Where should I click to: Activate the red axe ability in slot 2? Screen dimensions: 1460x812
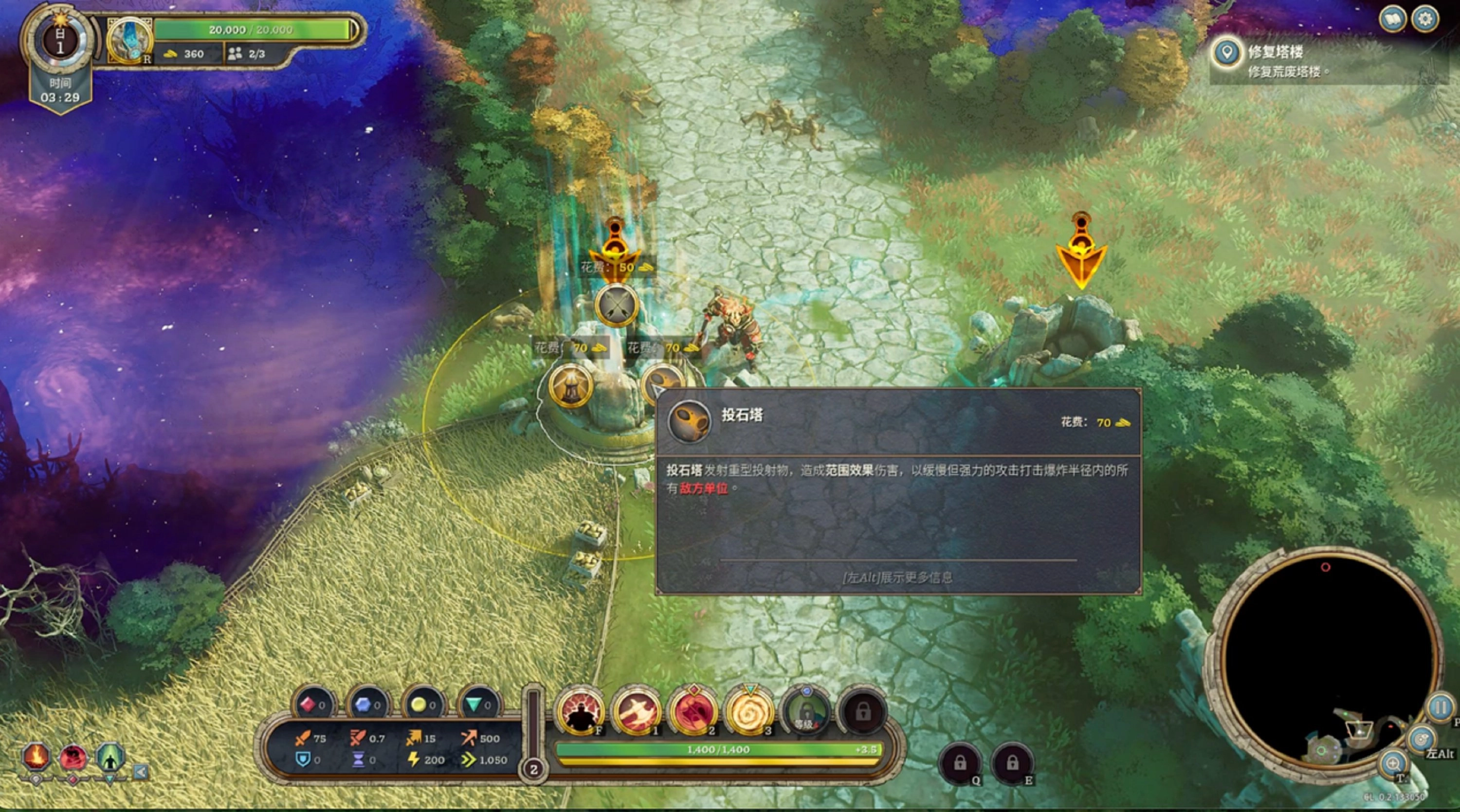(x=693, y=711)
